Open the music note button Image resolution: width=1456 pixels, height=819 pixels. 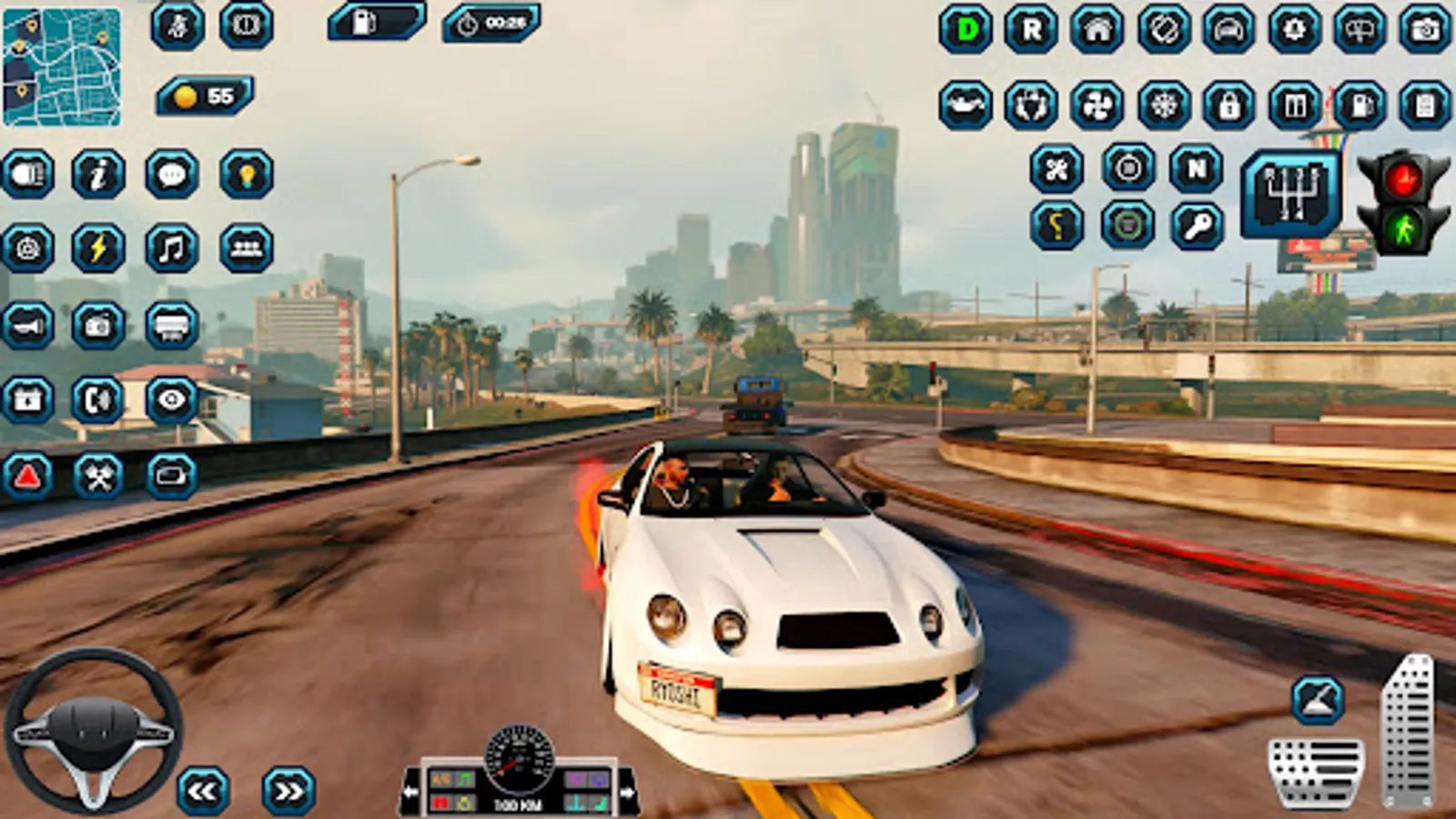tap(172, 248)
